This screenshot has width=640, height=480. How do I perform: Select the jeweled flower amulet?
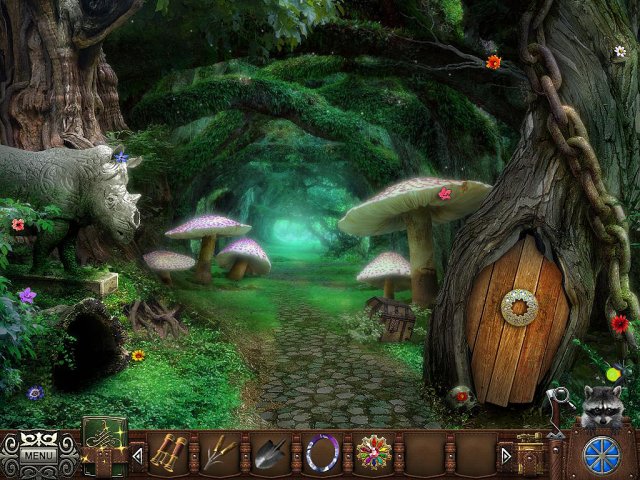pos(374,452)
